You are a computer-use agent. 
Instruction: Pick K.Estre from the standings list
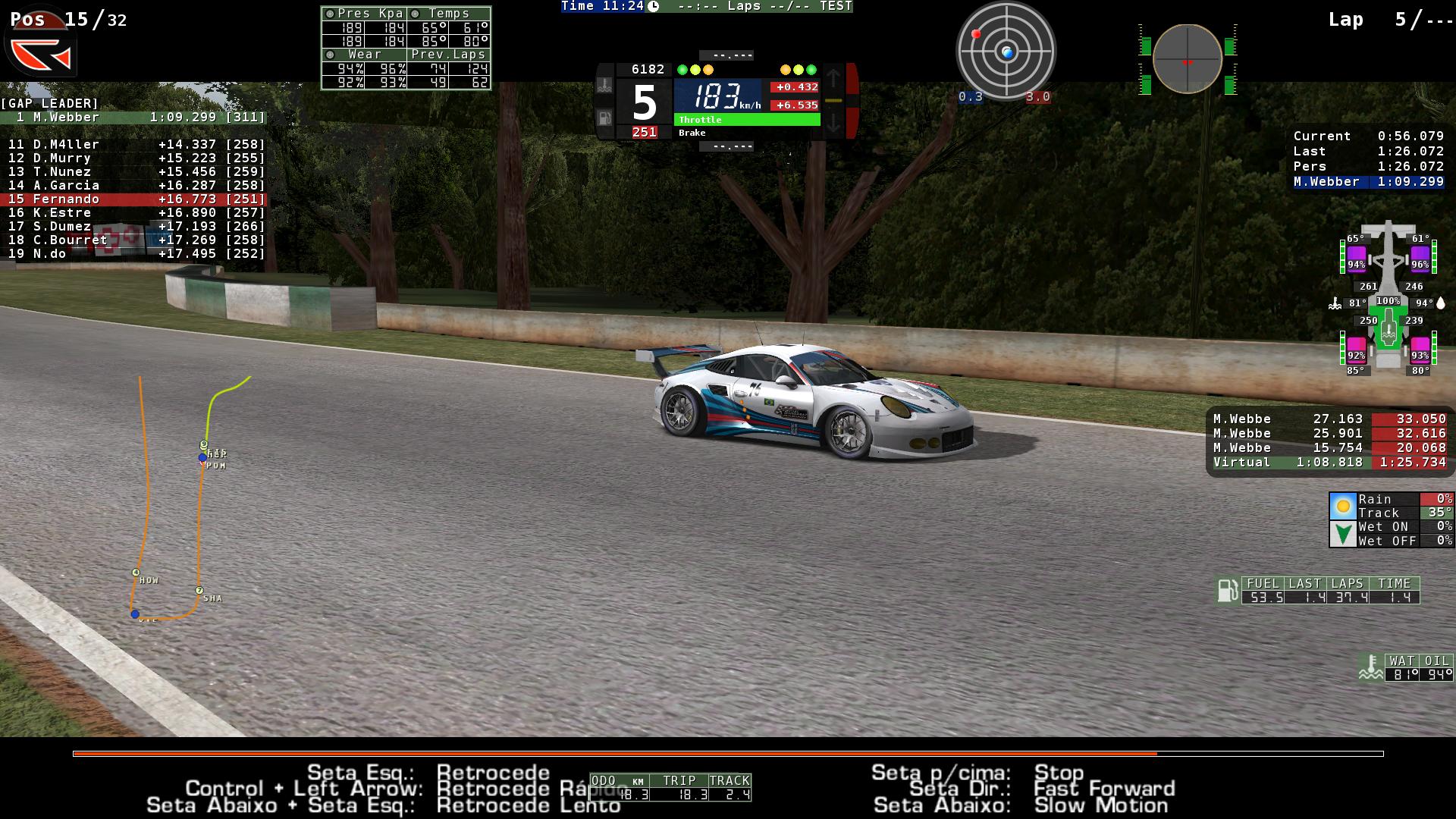click(x=133, y=213)
